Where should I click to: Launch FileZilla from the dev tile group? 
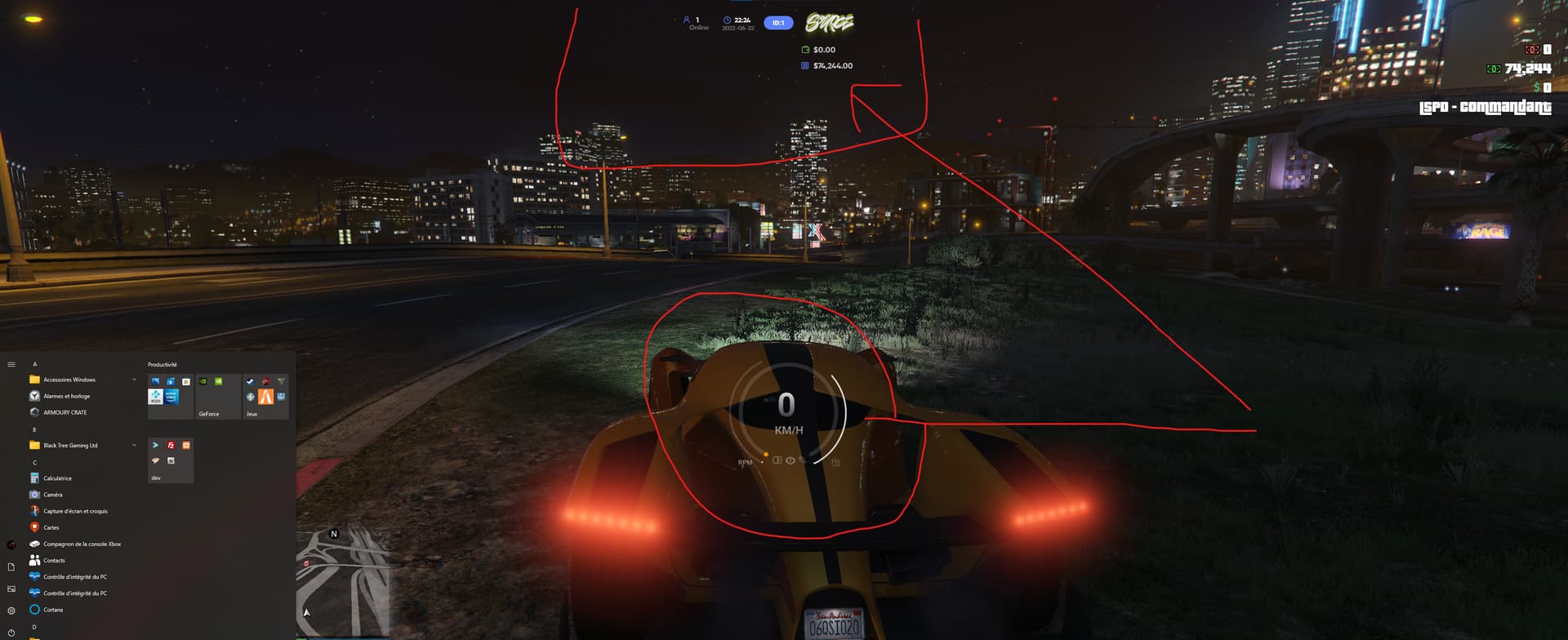[x=171, y=445]
